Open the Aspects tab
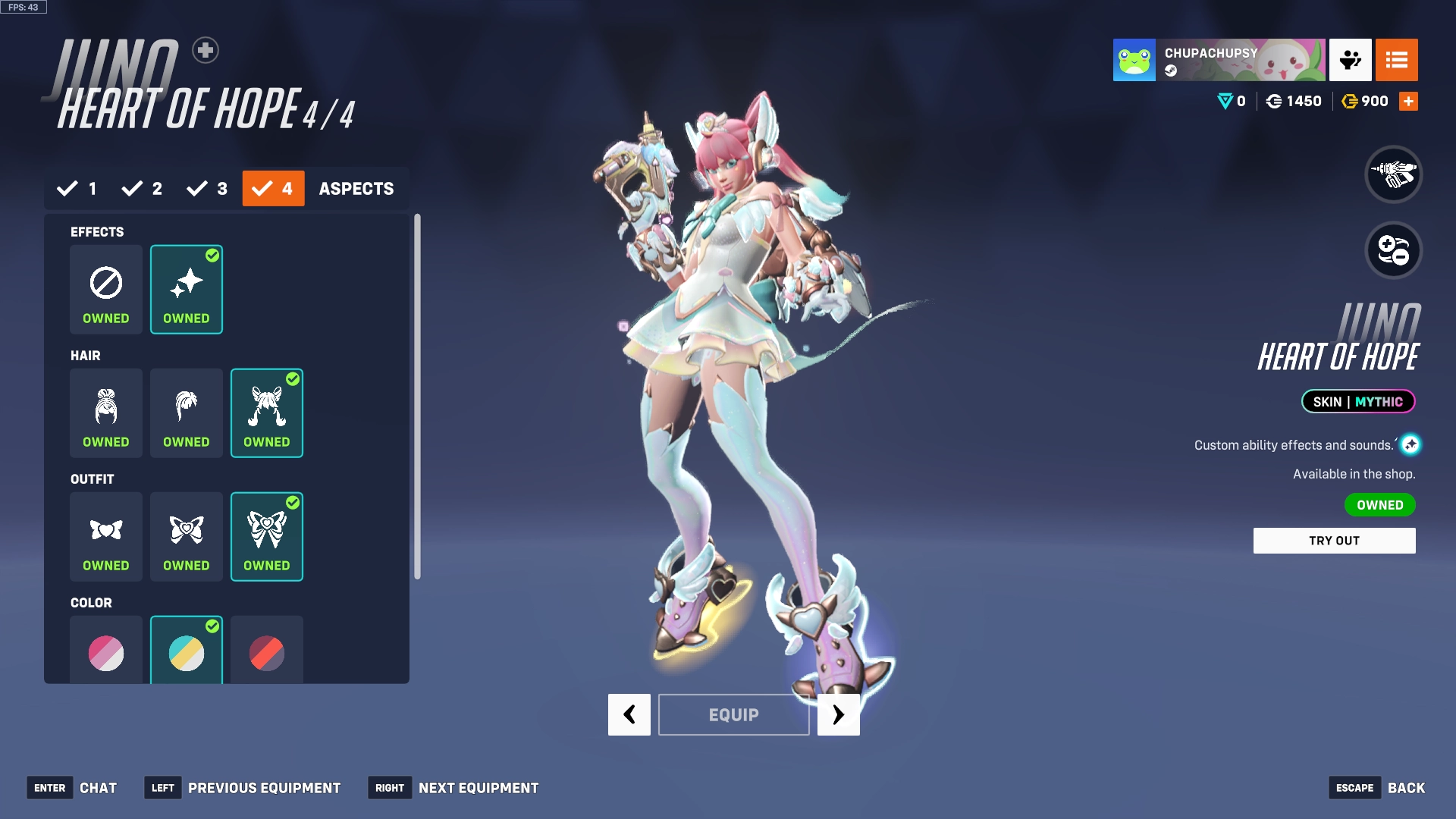This screenshot has height=819, width=1456. point(356,188)
